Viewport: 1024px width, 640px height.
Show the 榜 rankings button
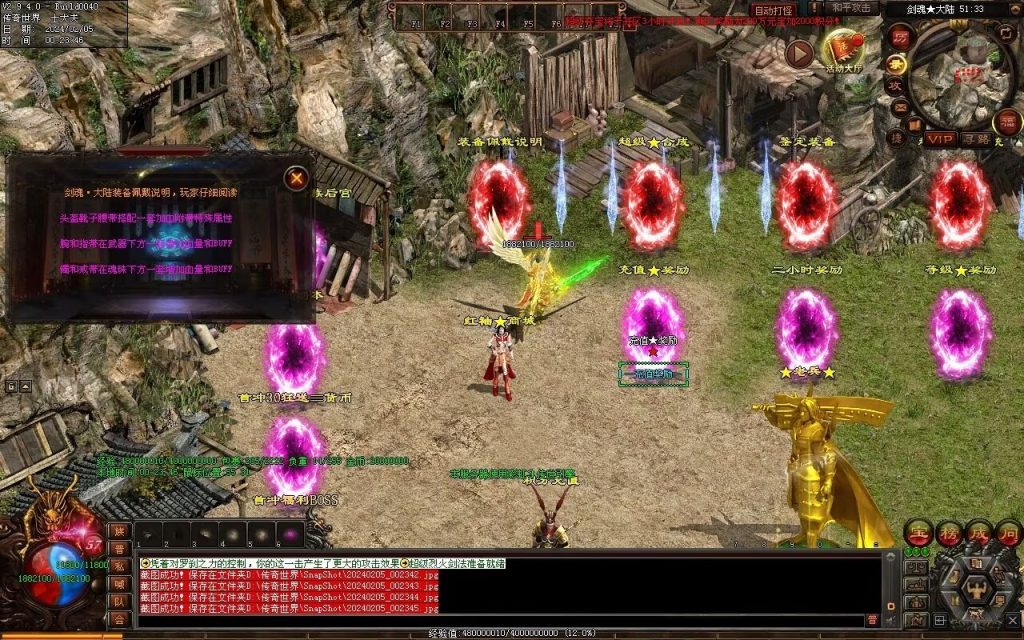coord(949,532)
